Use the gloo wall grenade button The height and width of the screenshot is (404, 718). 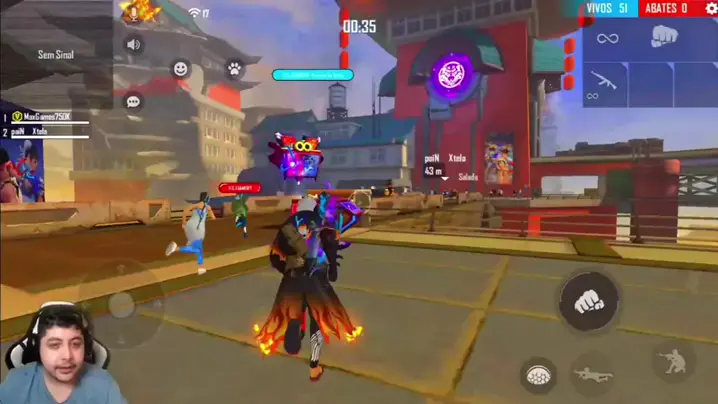click(x=538, y=376)
